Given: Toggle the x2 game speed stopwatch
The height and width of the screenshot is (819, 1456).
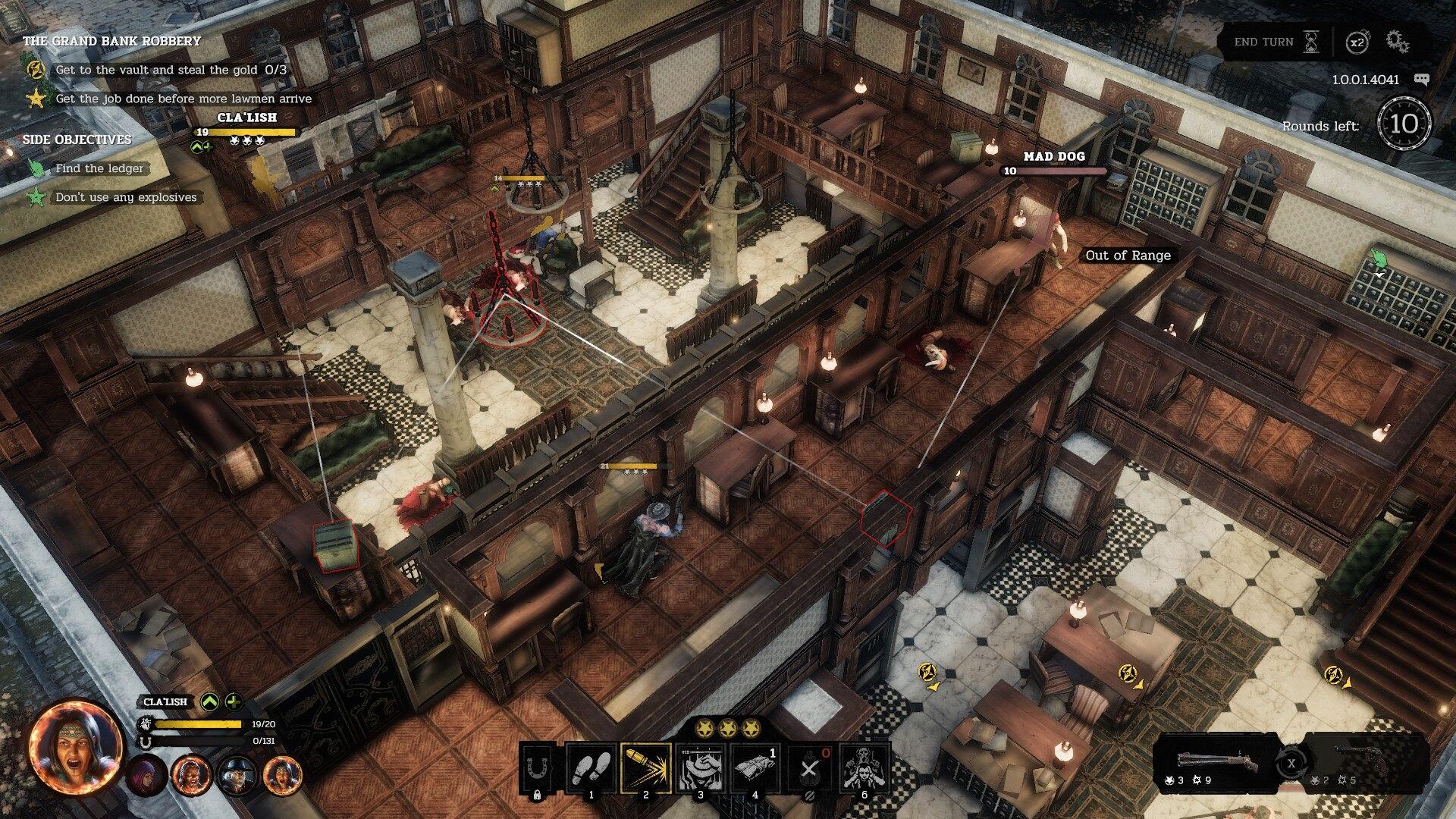Looking at the screenshot, I should tap(1357, 42).
